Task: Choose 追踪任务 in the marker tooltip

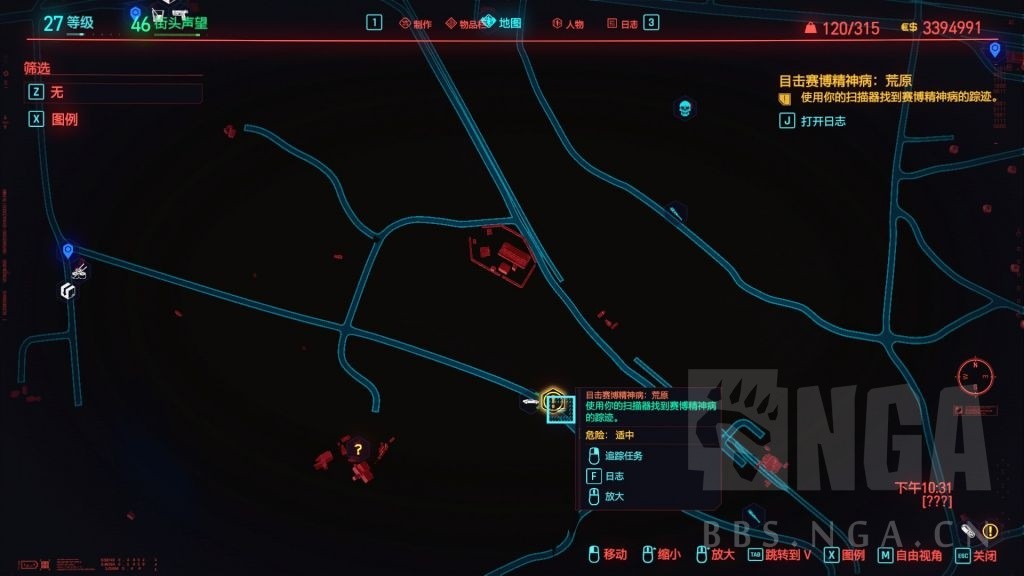Action: tap(623, 456)
